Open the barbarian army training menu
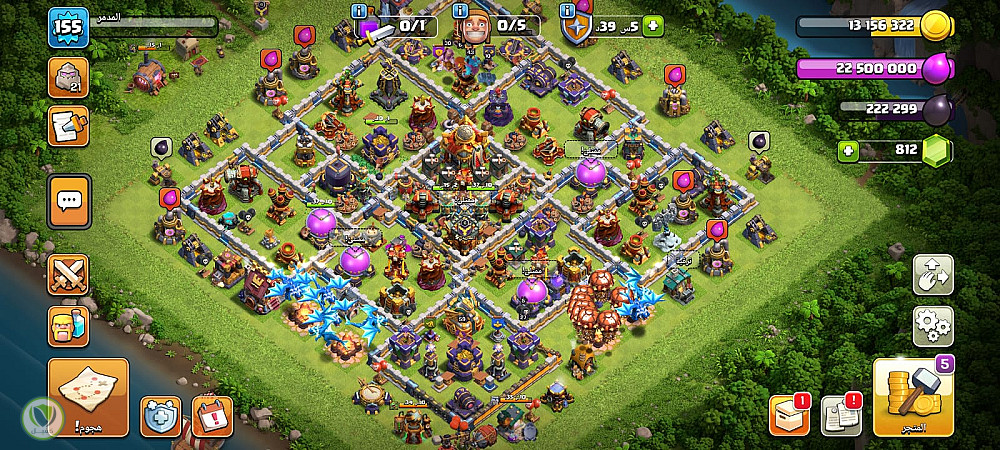 68,327
